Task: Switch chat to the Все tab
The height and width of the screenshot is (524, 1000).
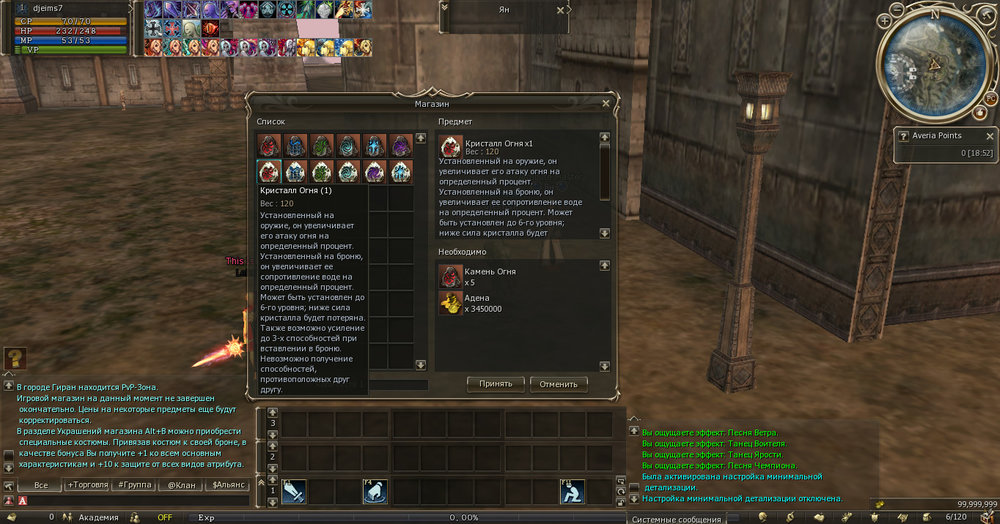Action: click(41, 485)
